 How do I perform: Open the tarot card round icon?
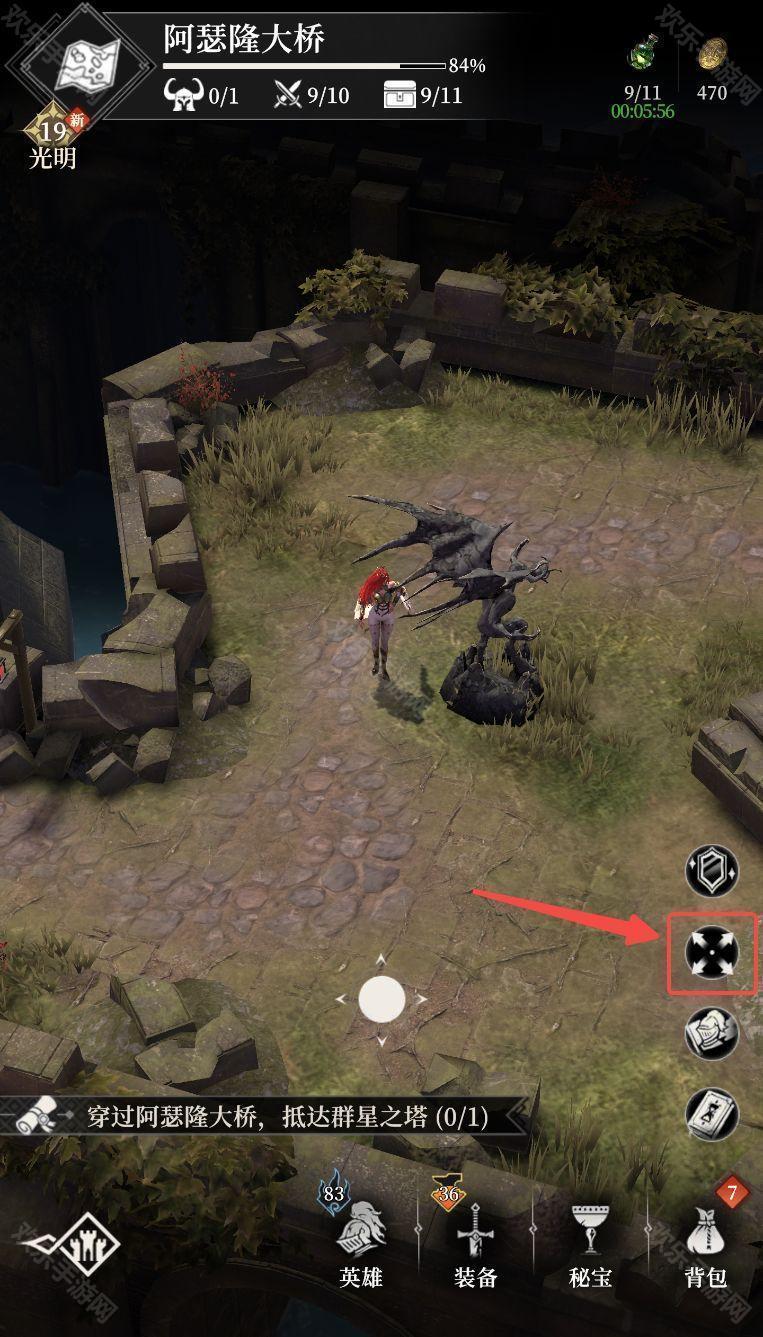coord(711,1113)
